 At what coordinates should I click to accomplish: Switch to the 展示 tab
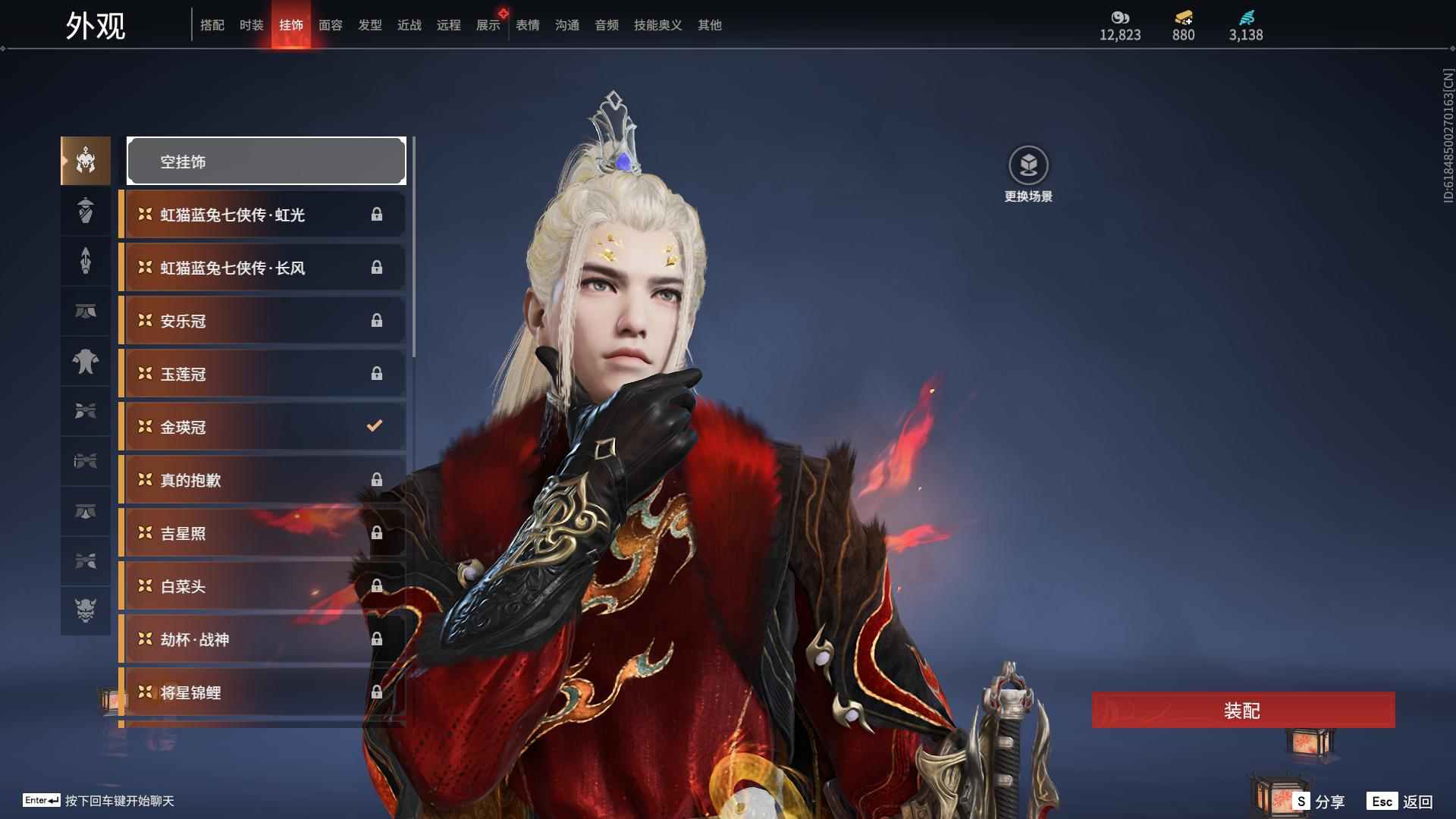pyautogui.click(x=488, y=25)
